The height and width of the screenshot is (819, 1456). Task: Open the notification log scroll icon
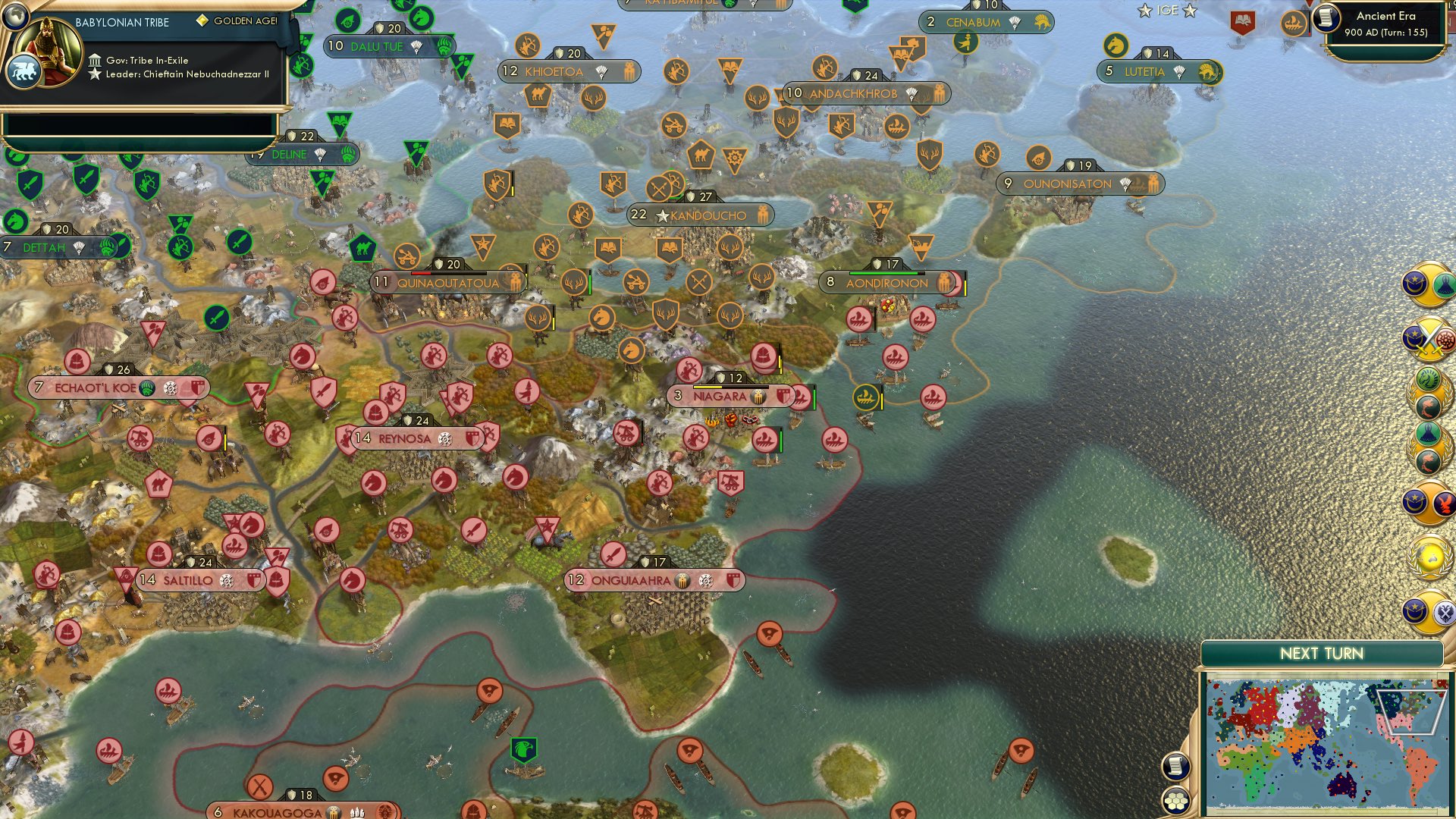click(x=1175, y=766)
